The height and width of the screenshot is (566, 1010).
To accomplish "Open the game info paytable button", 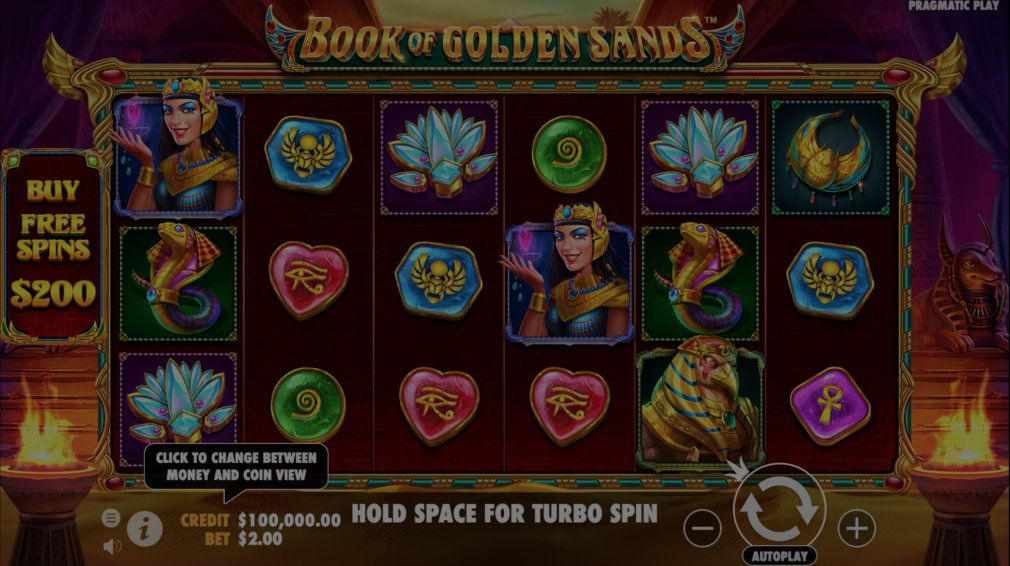I will tap(145, 528).
